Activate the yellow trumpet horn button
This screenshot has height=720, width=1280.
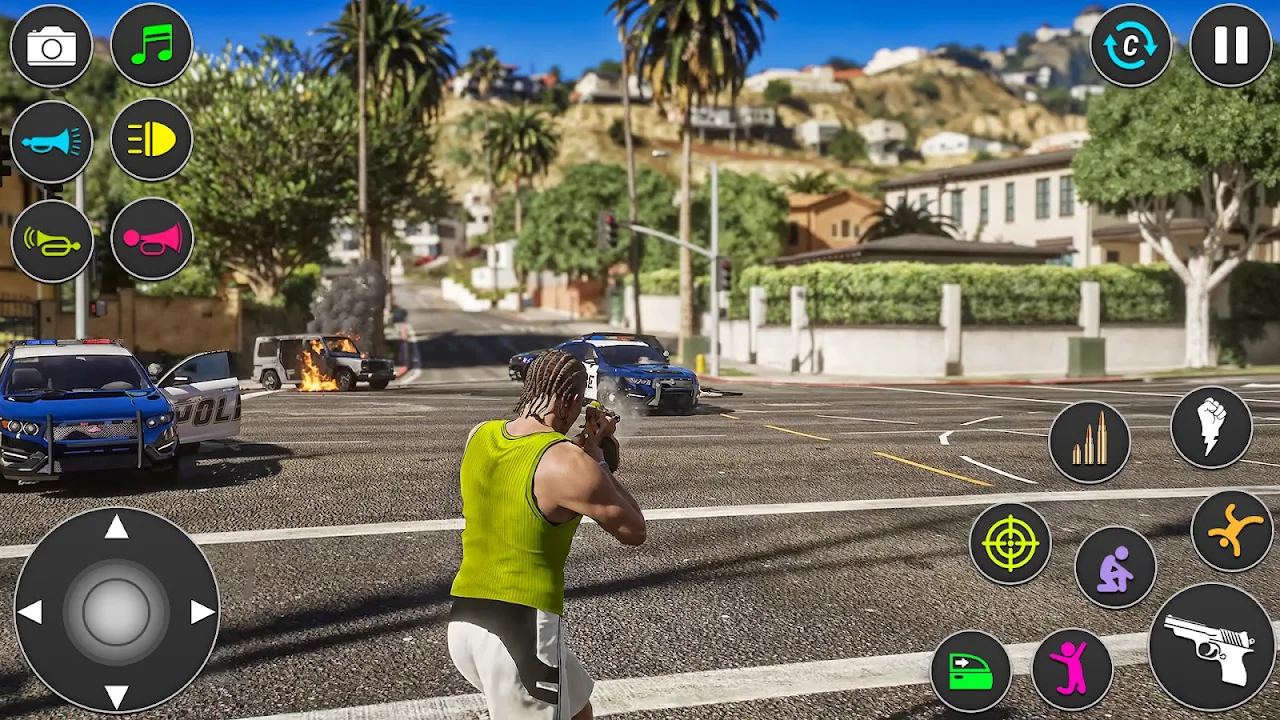(x=52, y=241)
